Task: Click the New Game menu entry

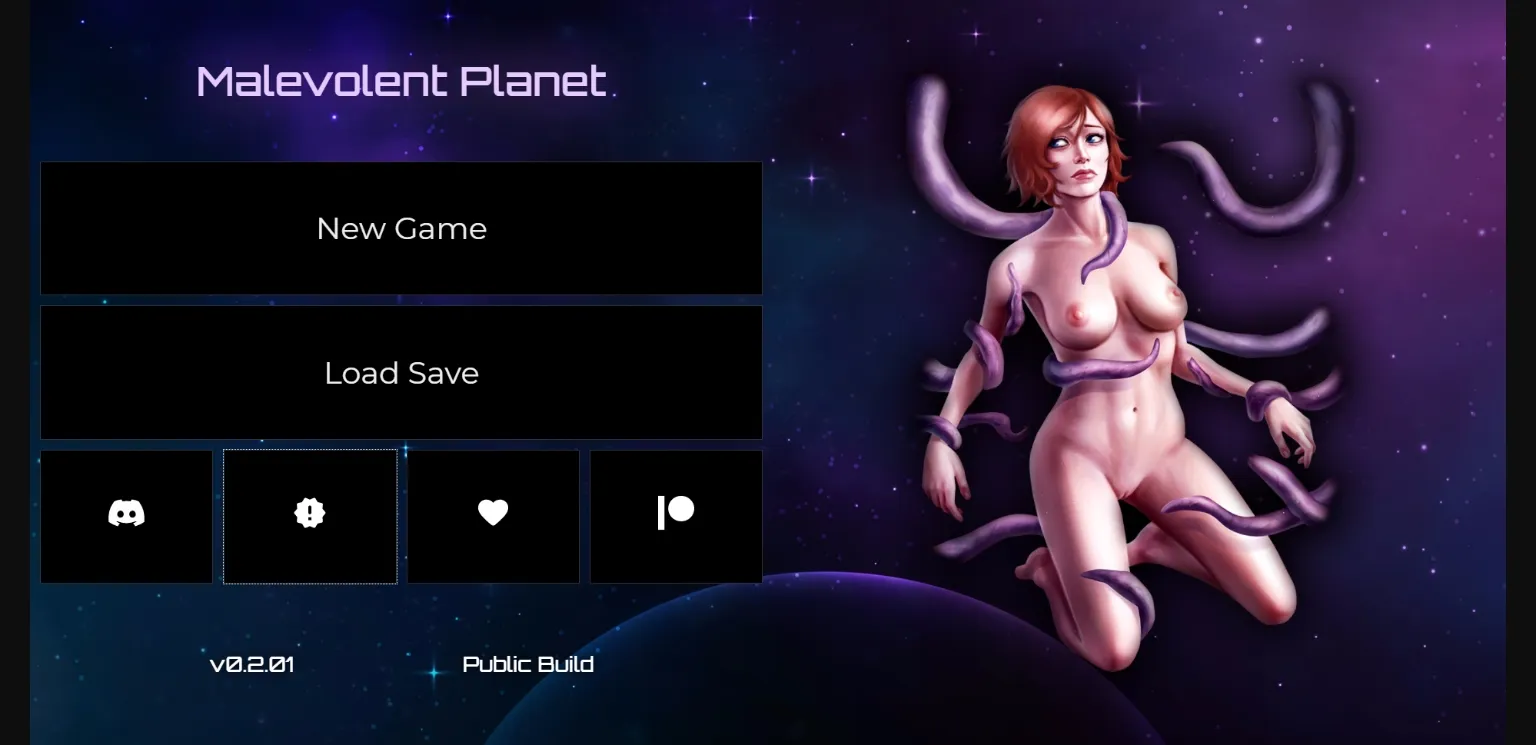Action: 401,228
